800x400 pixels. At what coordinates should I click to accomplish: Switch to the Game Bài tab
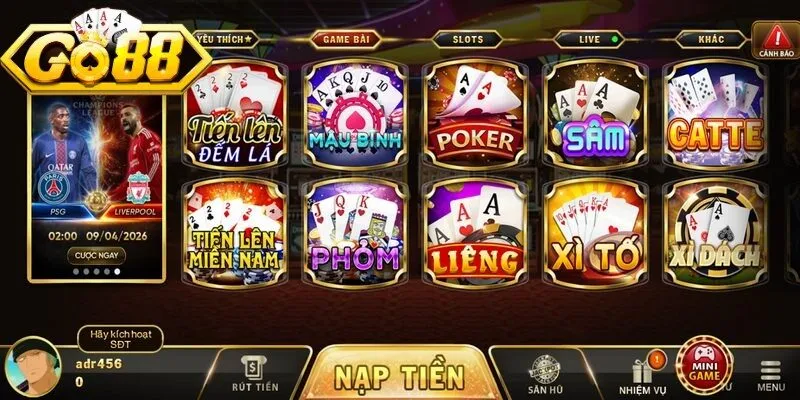pos(342,40)
